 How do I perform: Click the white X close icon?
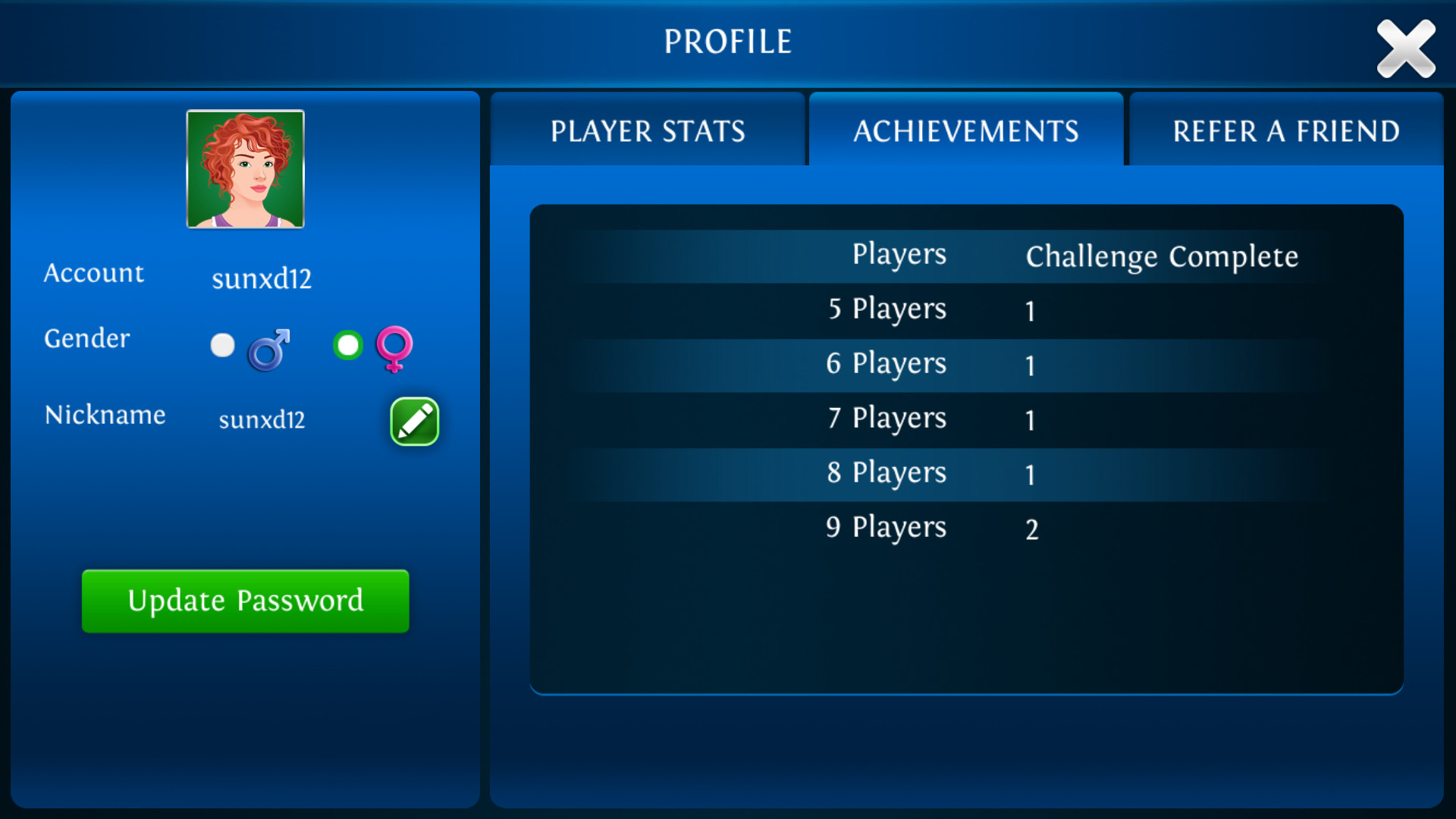(x=1406, y=49)
